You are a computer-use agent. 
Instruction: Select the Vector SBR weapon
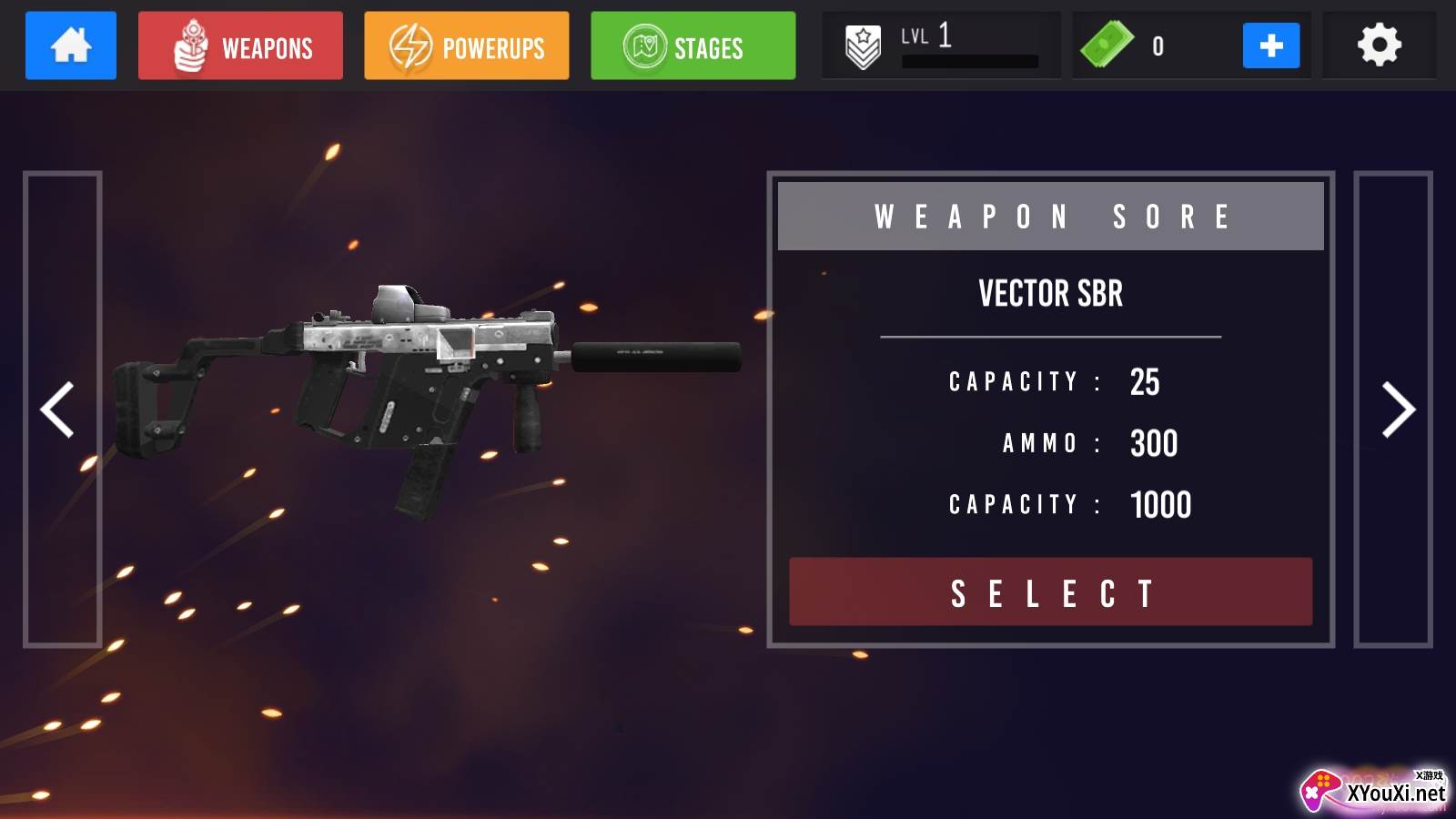pyautogui.click(x=1050, y=592)
